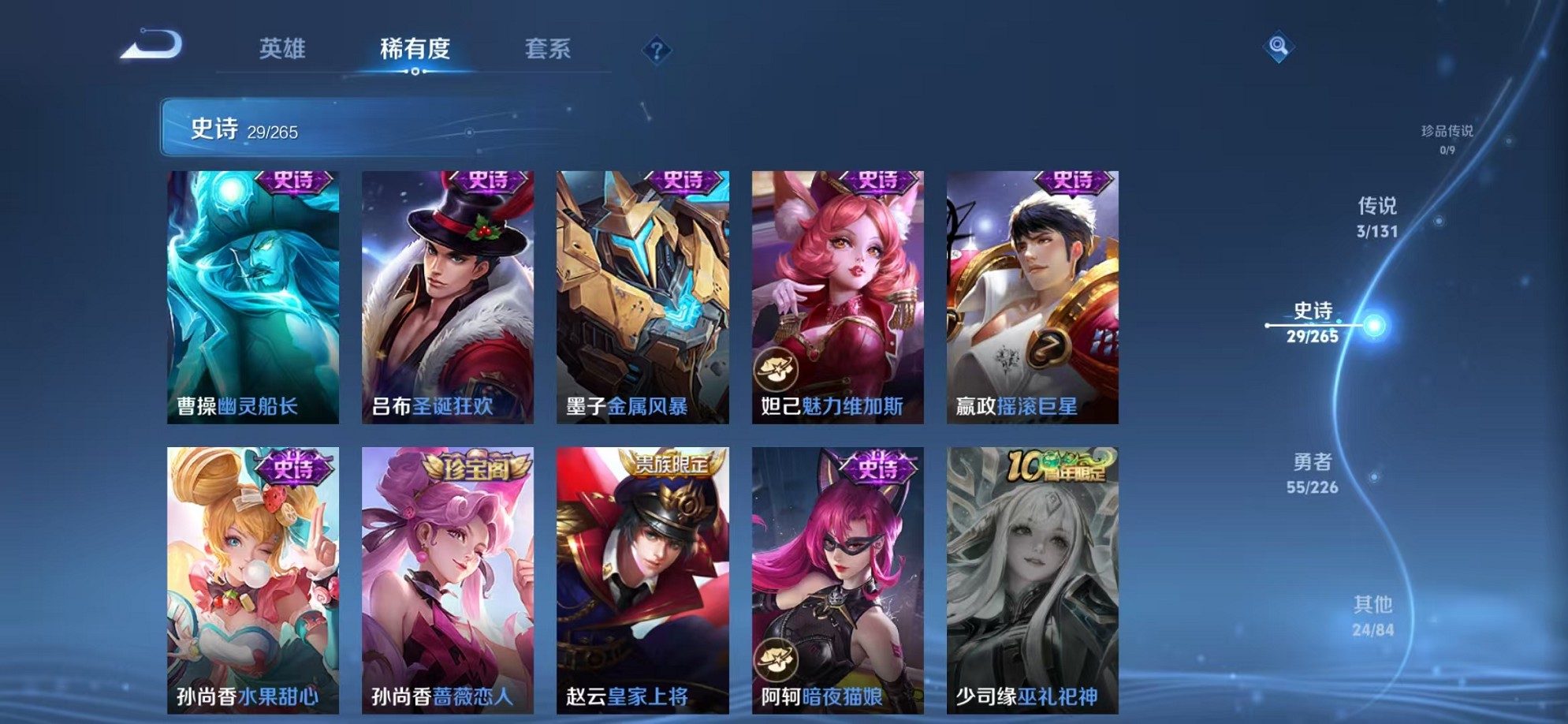Select the 稀有度 tab
This screenshot has width=1568, height=724.
[x=415, y=49]
